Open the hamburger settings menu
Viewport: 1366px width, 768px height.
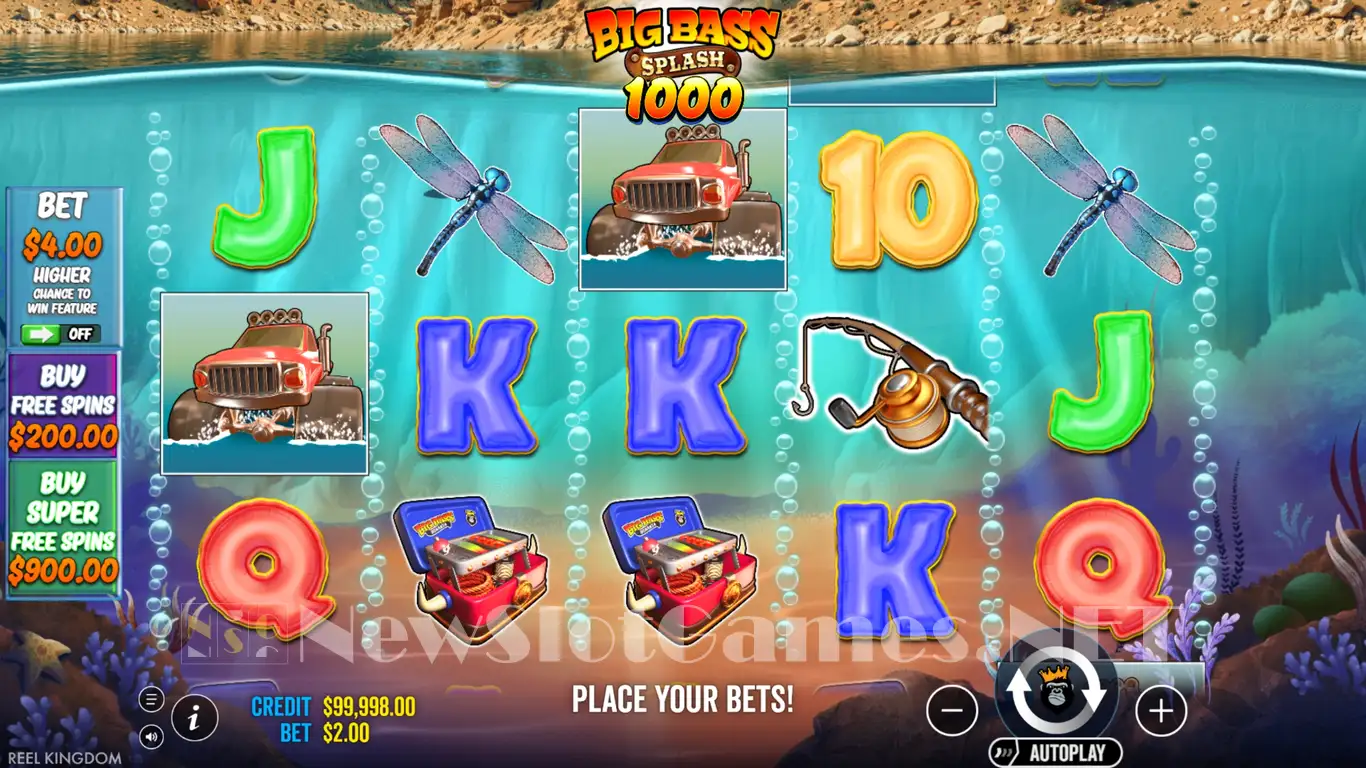(x=152, y=699)
